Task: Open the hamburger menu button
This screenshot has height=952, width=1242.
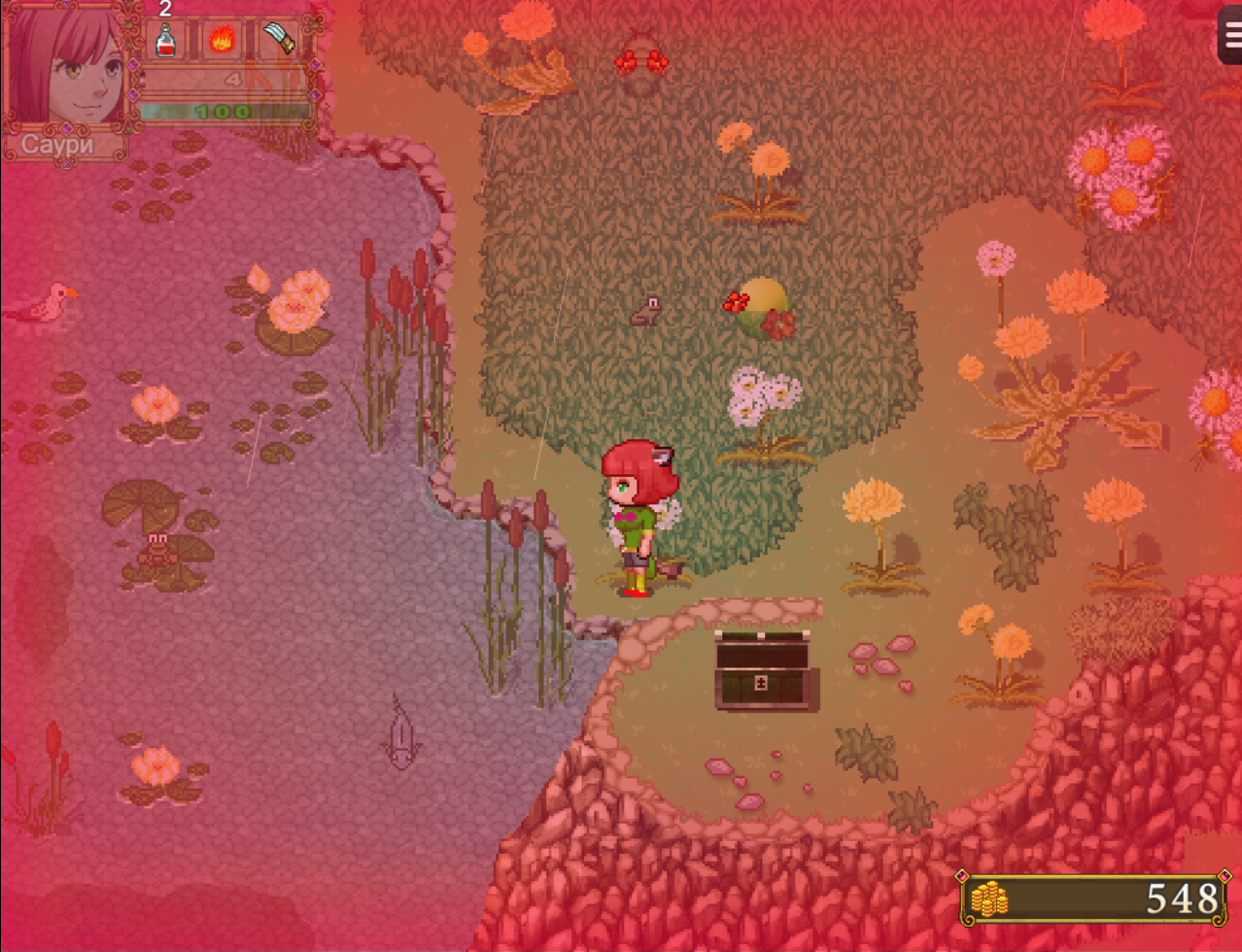Action: (1229, 36)
